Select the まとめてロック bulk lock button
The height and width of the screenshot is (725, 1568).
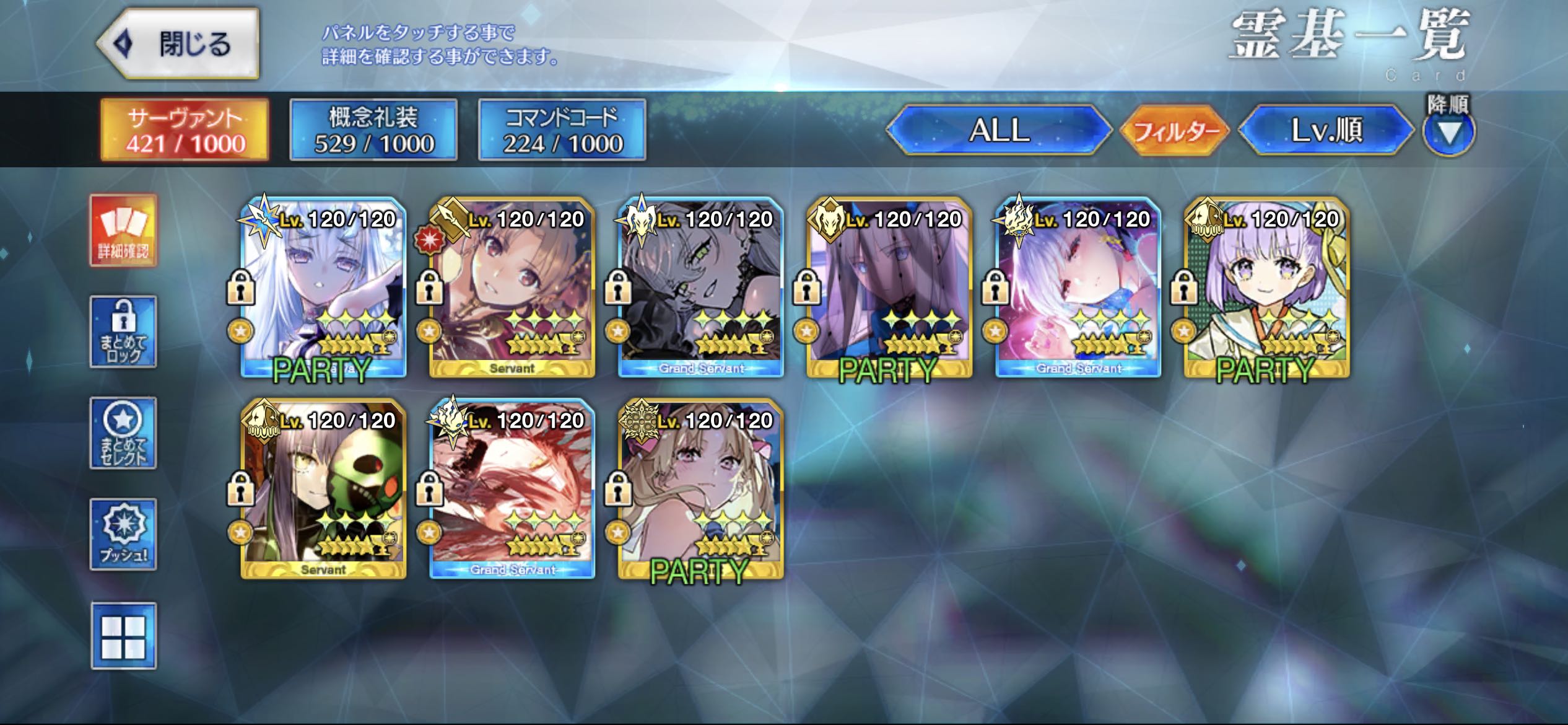pos(123,332)
